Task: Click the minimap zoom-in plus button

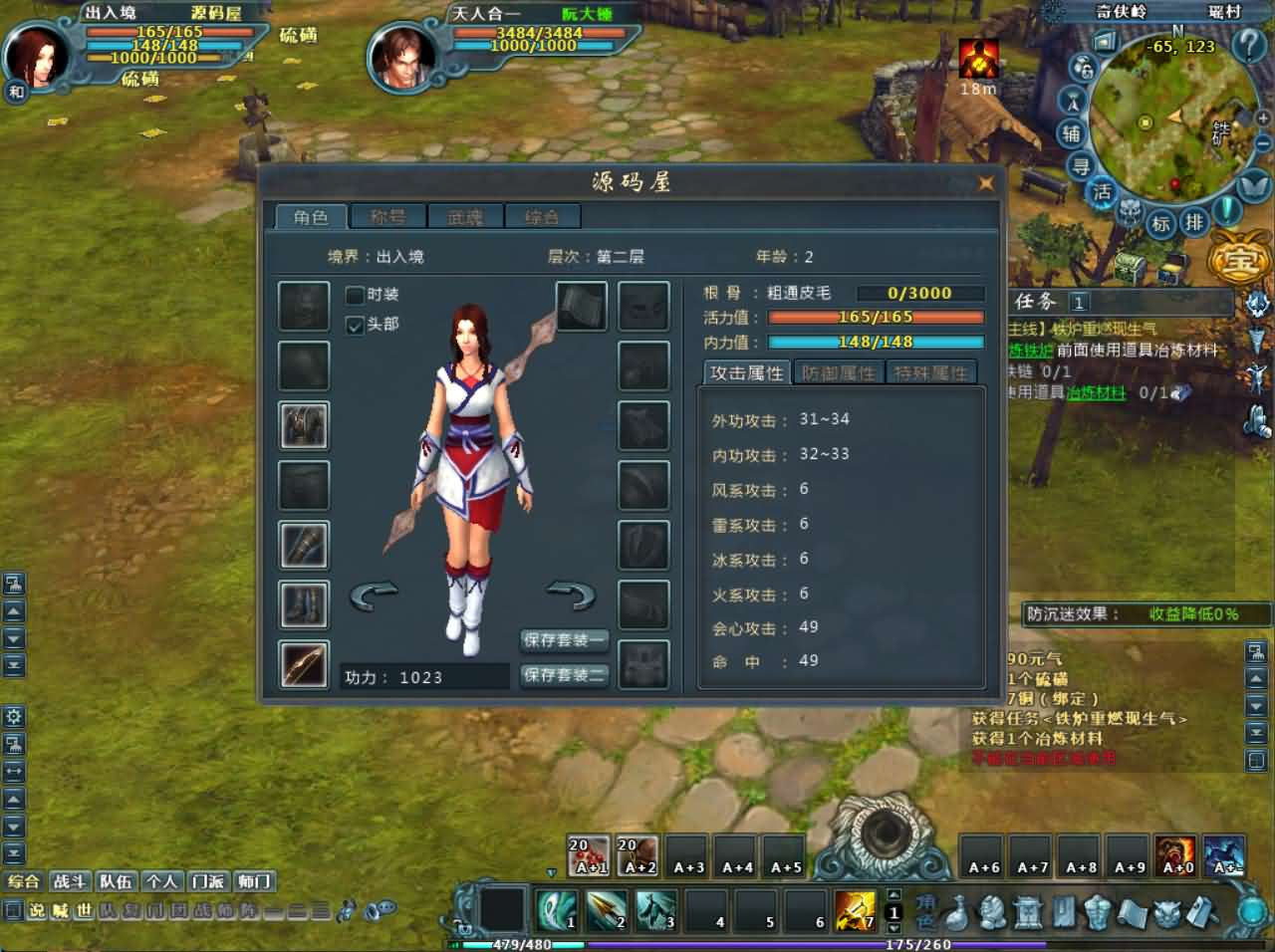Action: [x=1262, y=119]
